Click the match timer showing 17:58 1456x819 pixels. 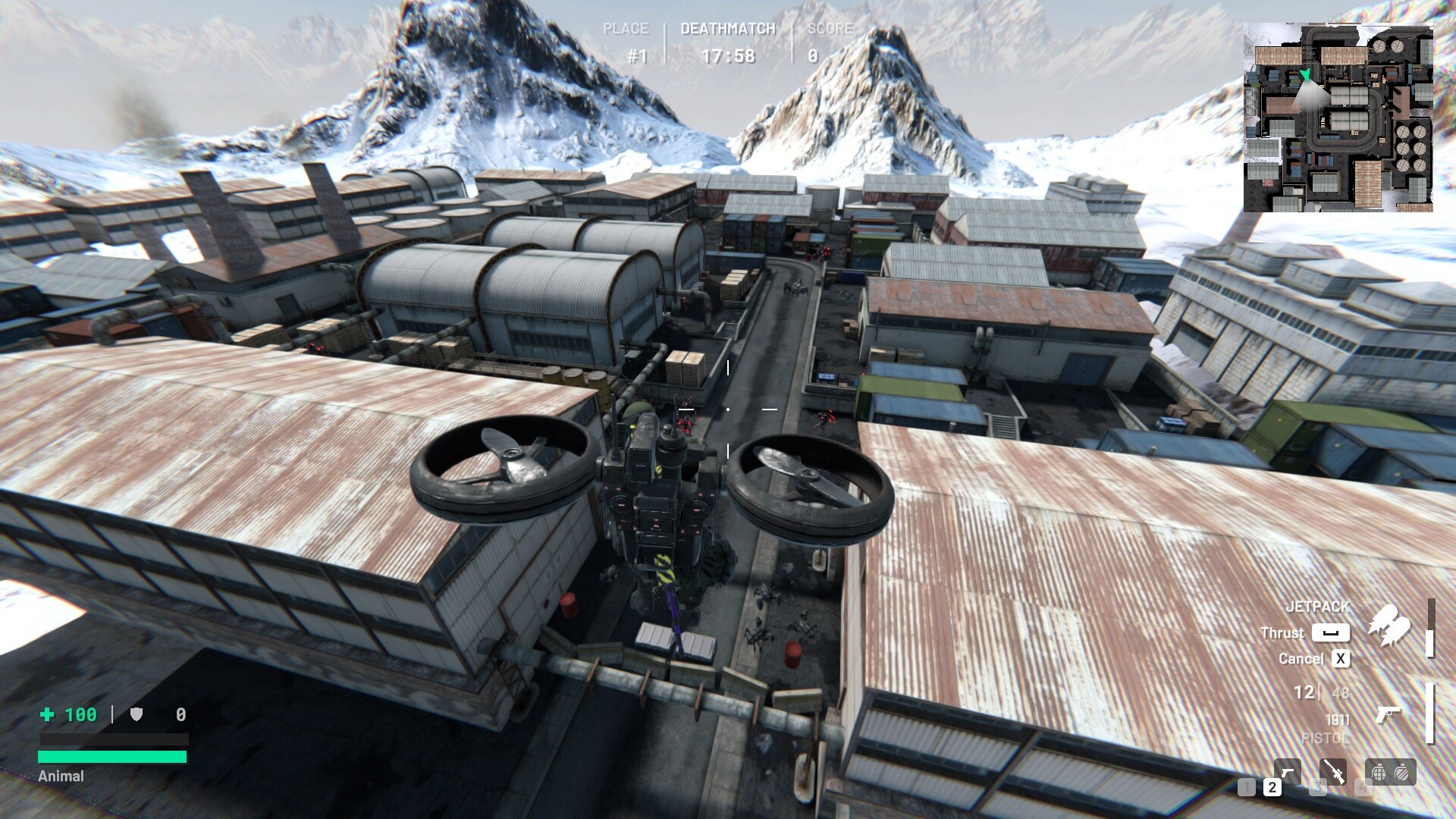click(730, 57)
